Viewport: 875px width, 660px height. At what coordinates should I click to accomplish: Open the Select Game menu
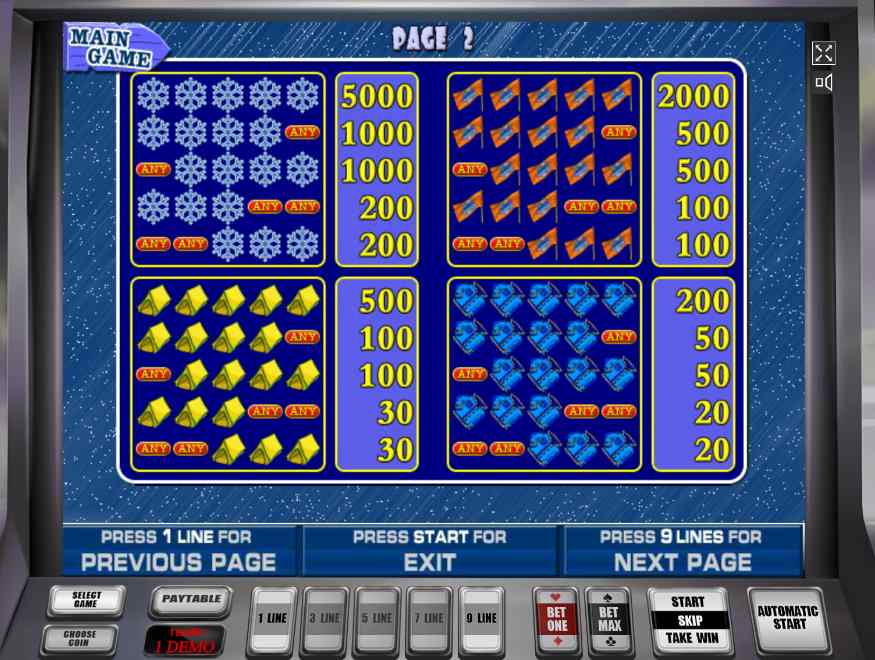[x=86, y=601]
